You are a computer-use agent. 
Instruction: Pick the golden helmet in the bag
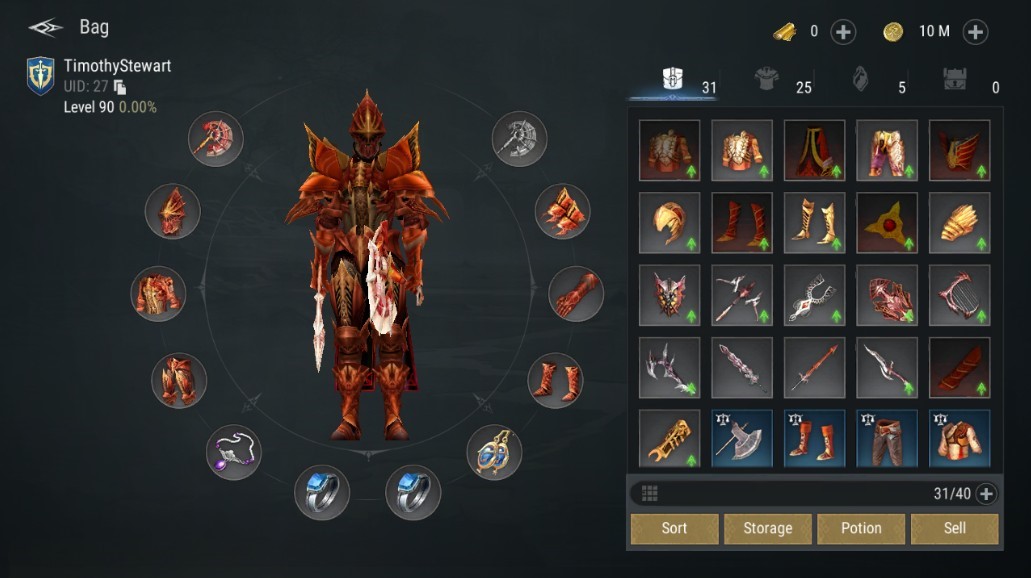(669, 223)
